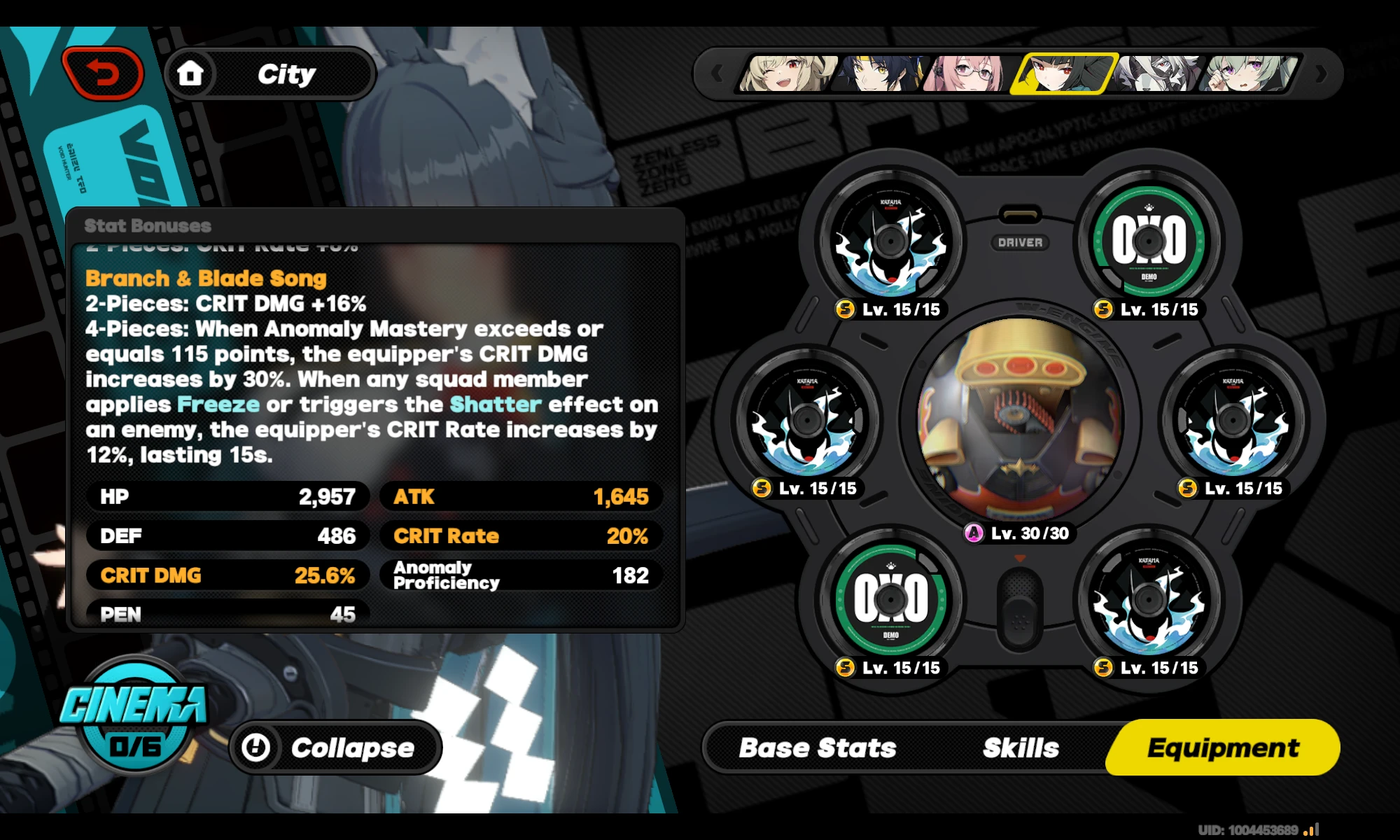Viewport: 1400px width, 840px height.
Task: Show previous characters with the left arrow
Action: (717, 73)
